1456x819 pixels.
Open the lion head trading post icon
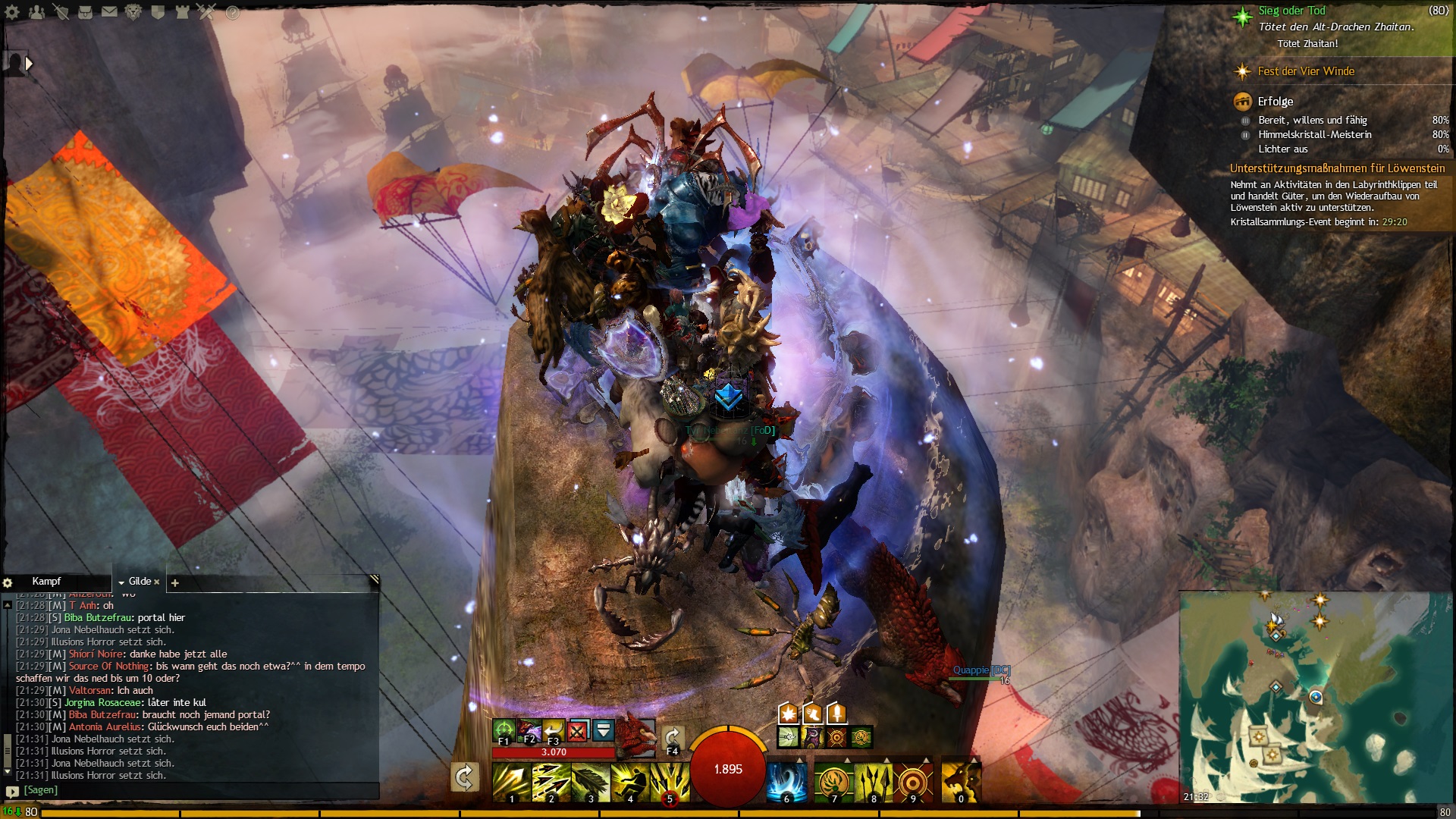(x=133, y=12)
